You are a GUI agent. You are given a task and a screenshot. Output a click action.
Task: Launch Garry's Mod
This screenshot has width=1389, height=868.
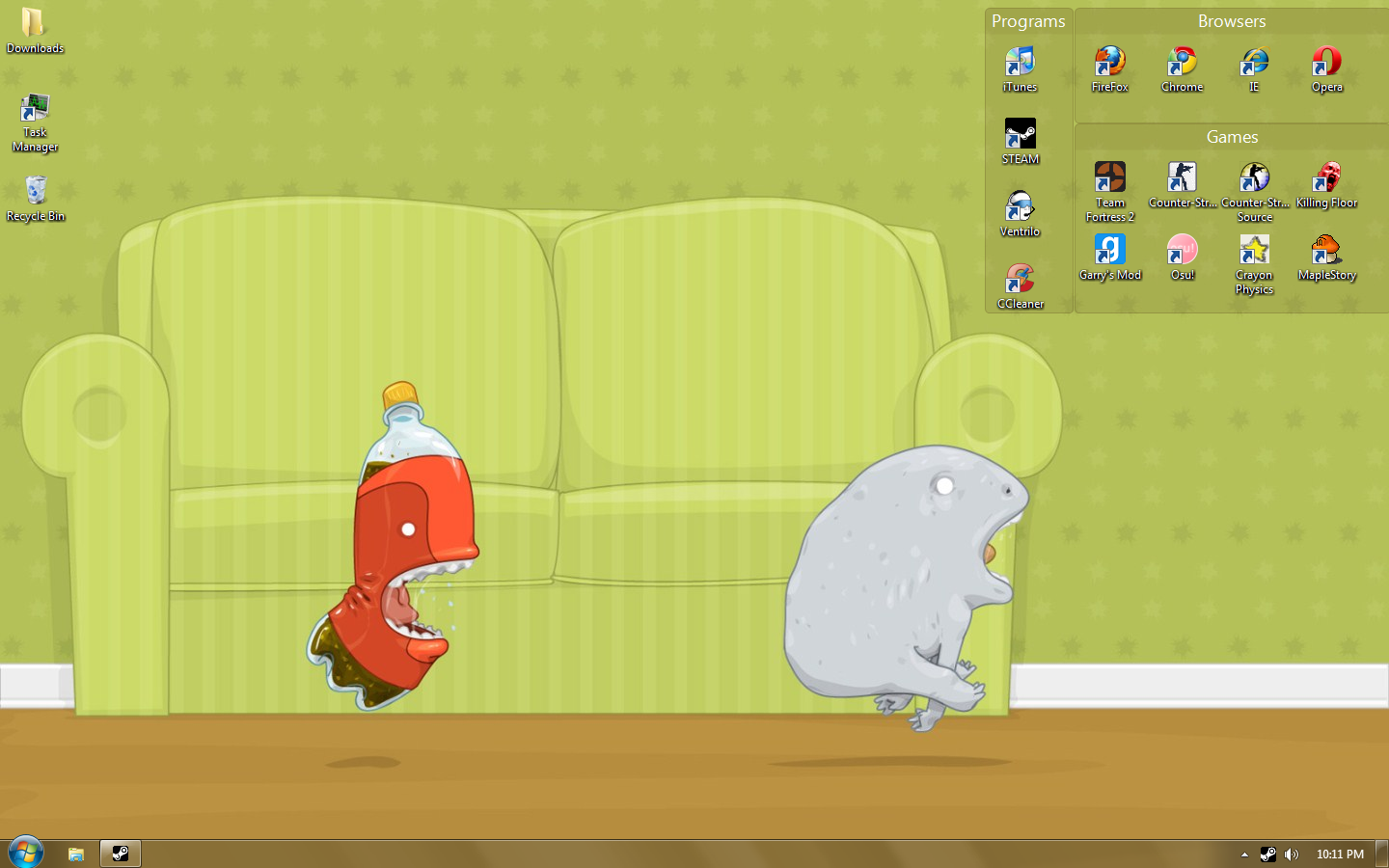1110,252
